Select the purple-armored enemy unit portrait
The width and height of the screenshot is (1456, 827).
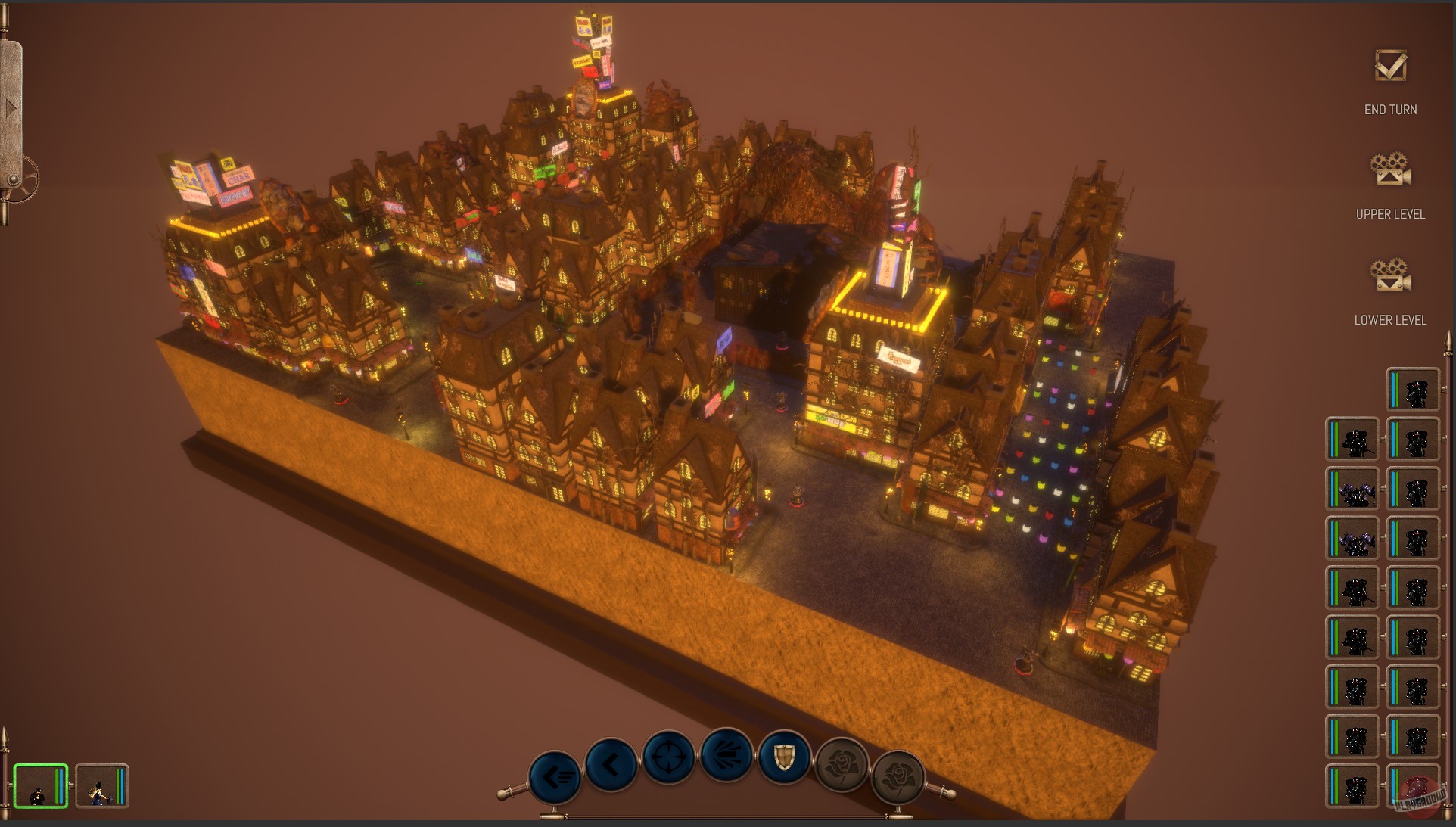click(x=1351, y=488)
